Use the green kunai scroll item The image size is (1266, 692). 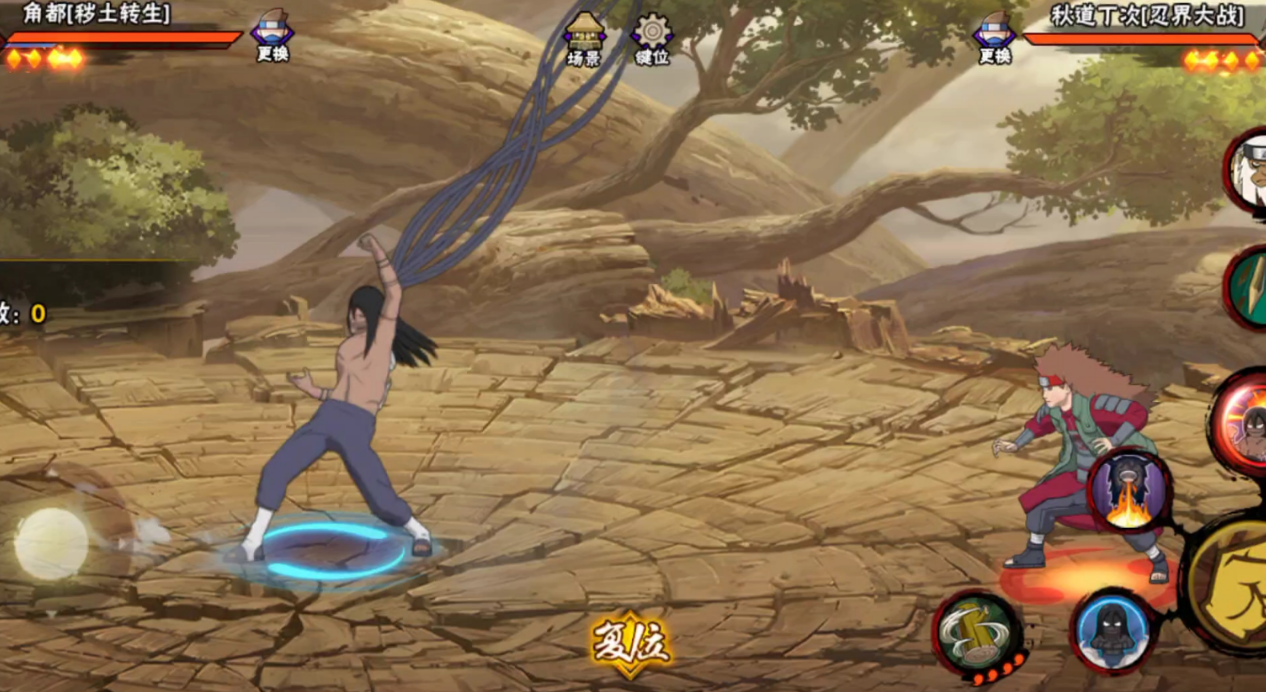pyautogui.click(x=1248, y=287)
